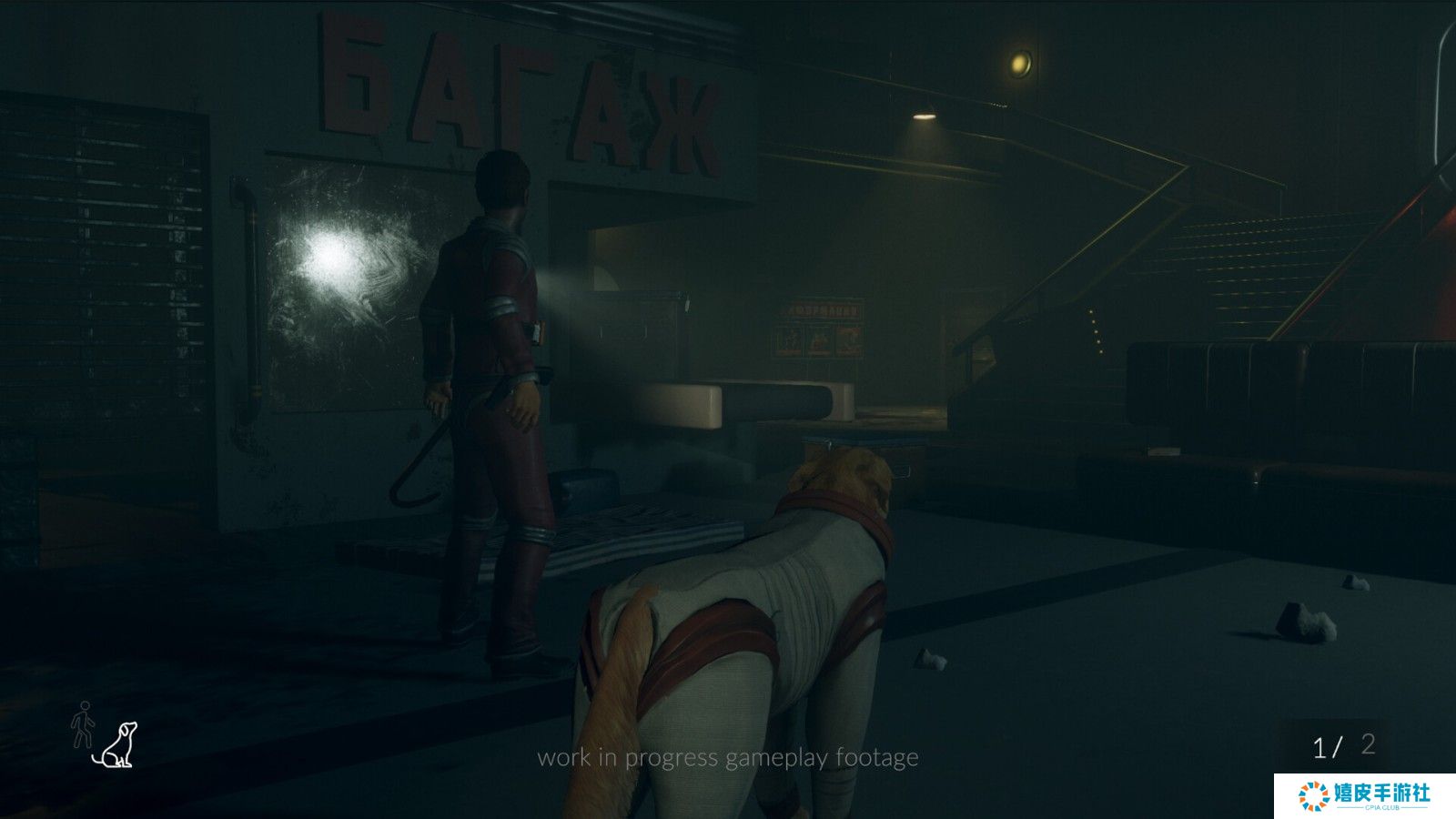Screen dimensions: 1456x819
Task: Click the CPIA Club watermark logo
Action: [x=1364, y=795]
